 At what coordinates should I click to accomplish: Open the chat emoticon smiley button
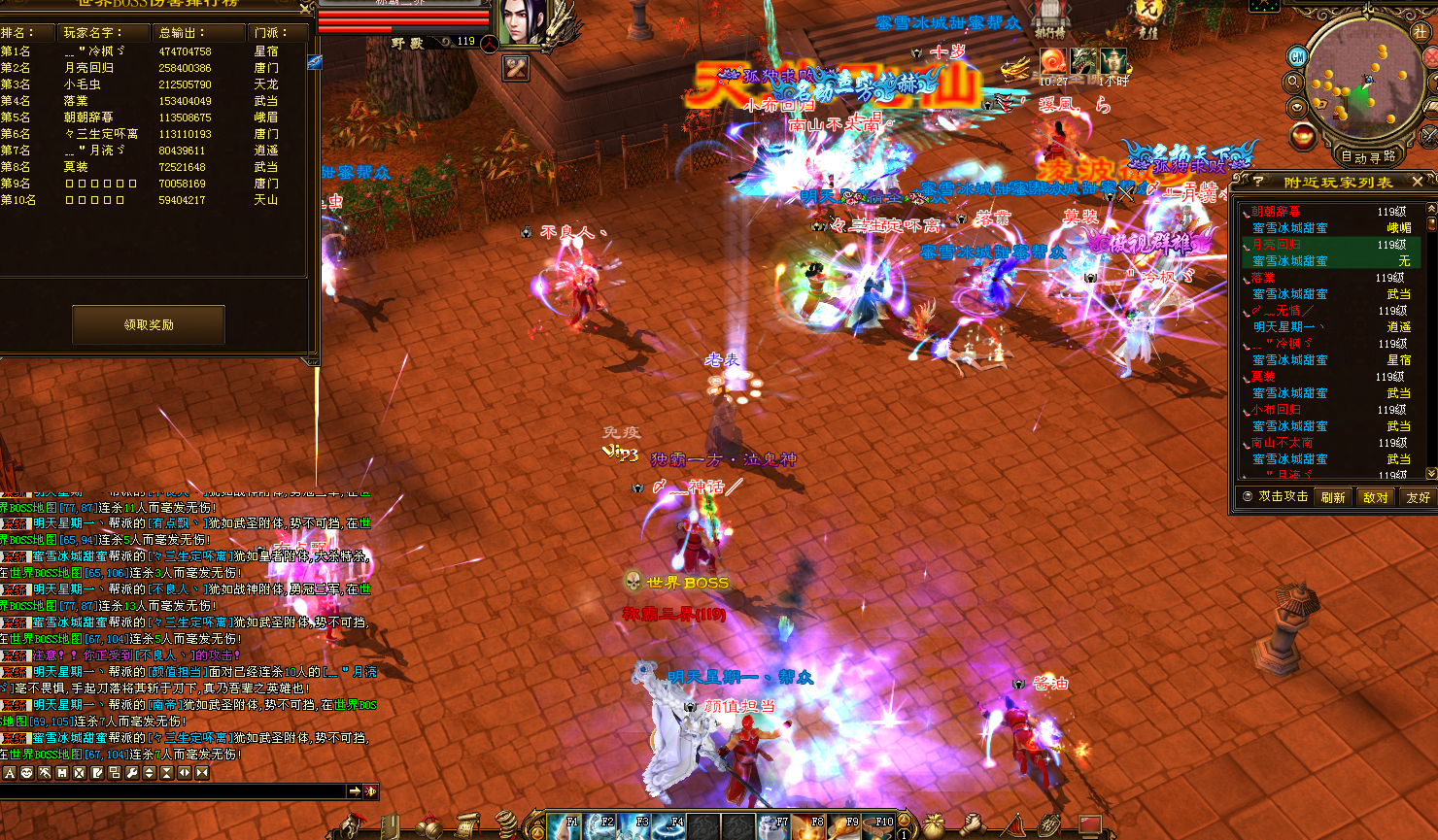(x=26, y=773)
